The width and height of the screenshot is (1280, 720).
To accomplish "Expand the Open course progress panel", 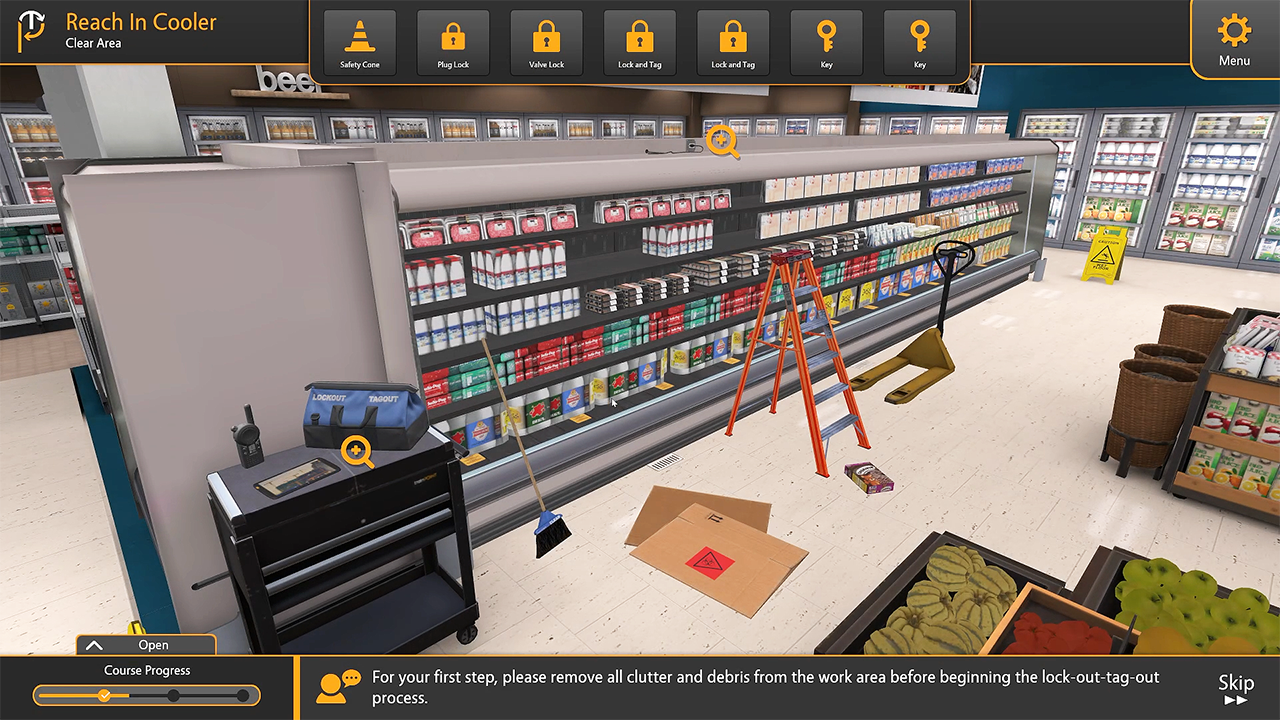I will 146,645.
